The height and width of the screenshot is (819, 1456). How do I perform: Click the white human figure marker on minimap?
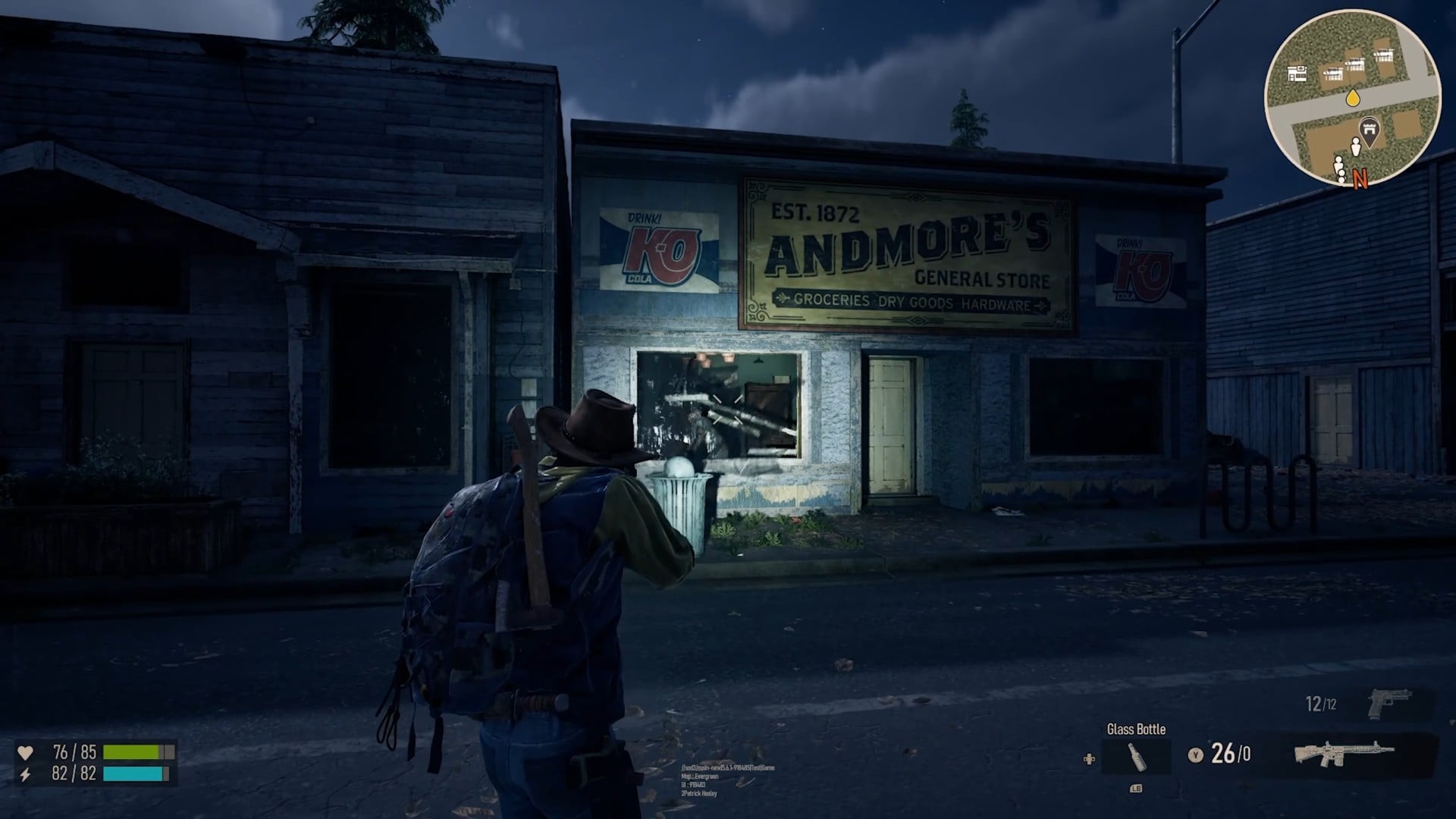[1356, 146]
